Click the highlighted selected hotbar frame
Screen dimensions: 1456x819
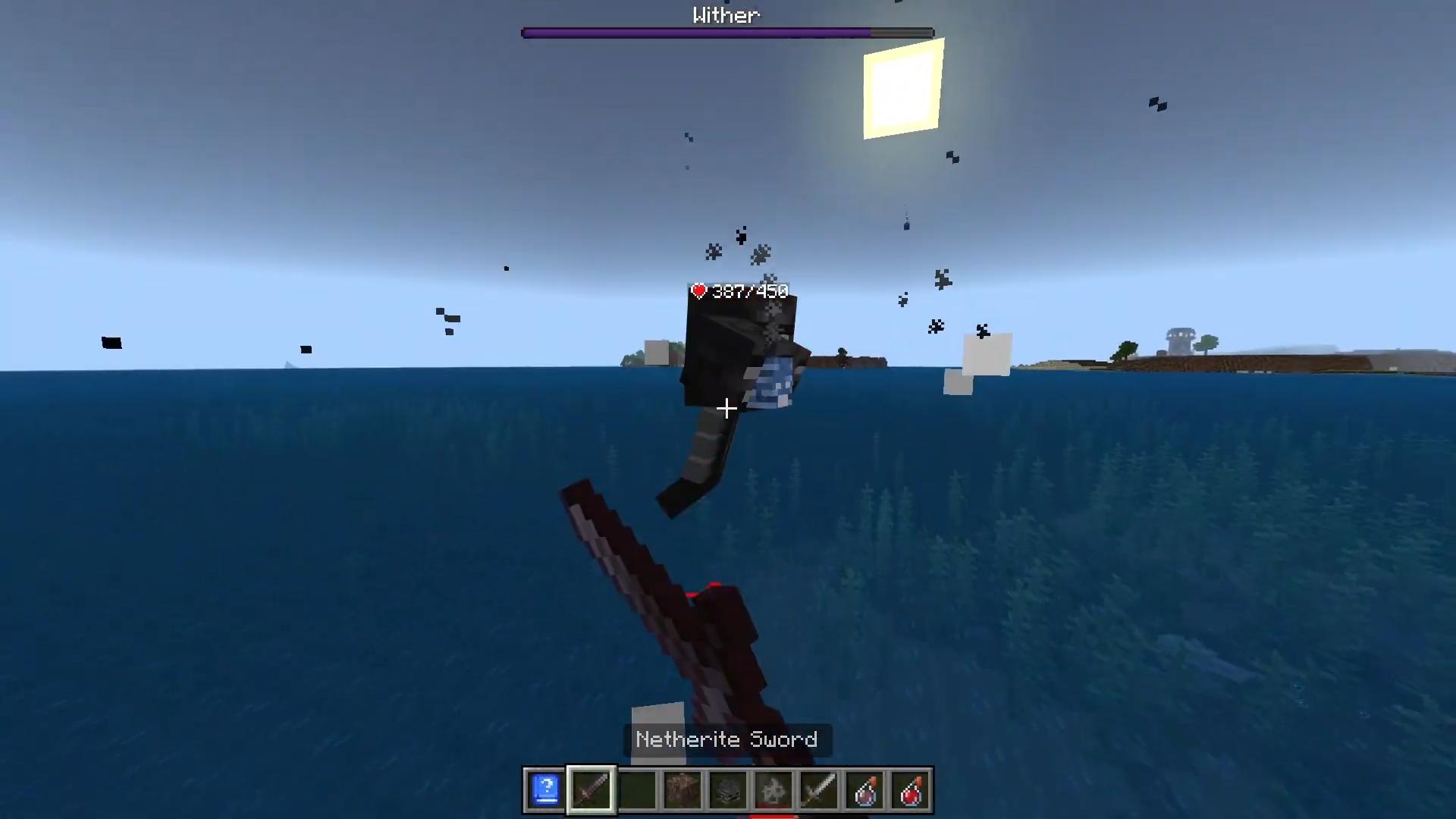591,790
